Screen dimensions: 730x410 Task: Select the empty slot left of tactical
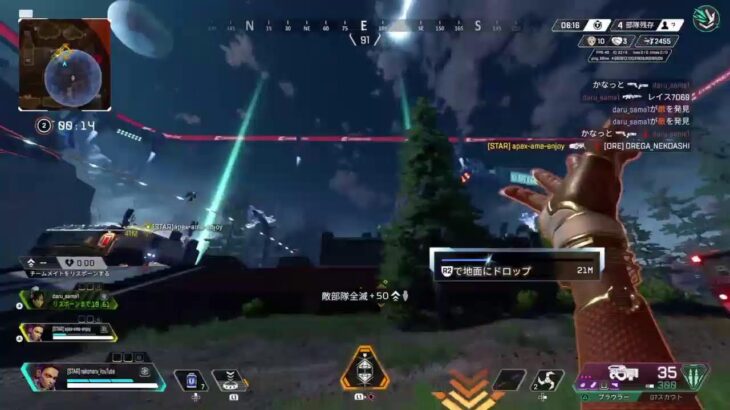pyautogui.click(x=508, y=380)
